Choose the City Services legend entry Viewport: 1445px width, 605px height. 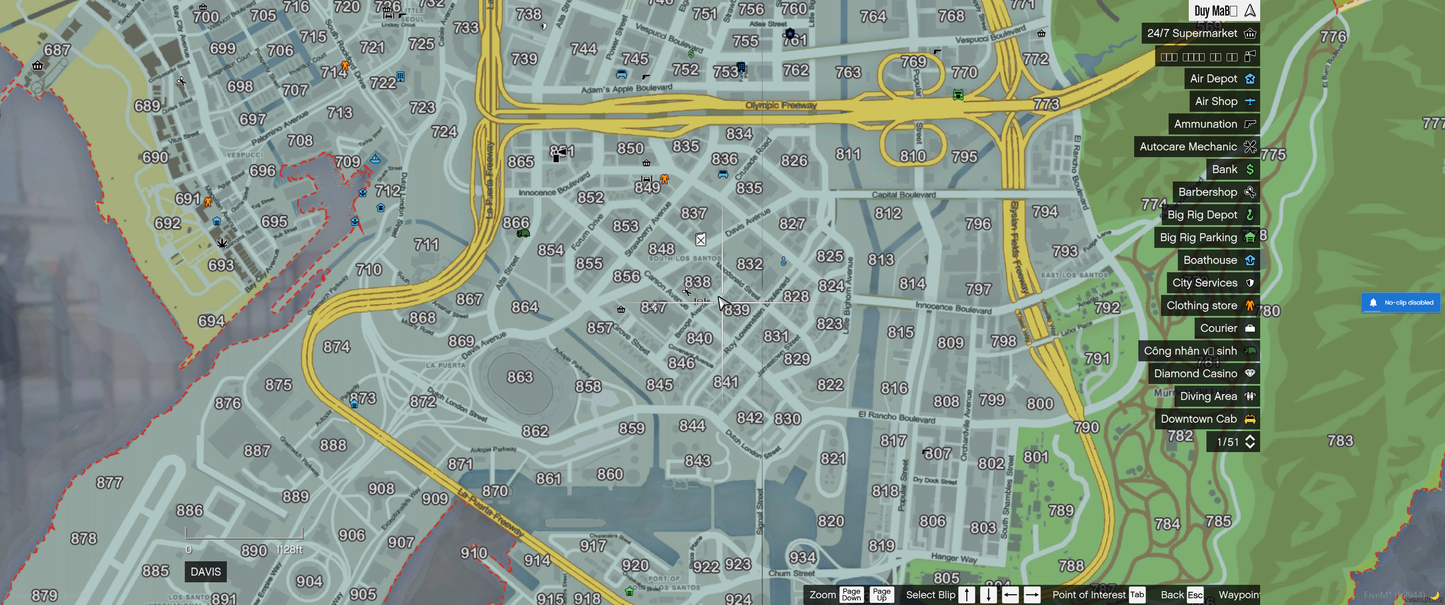pyautogui.click(x=1213, y=283)
